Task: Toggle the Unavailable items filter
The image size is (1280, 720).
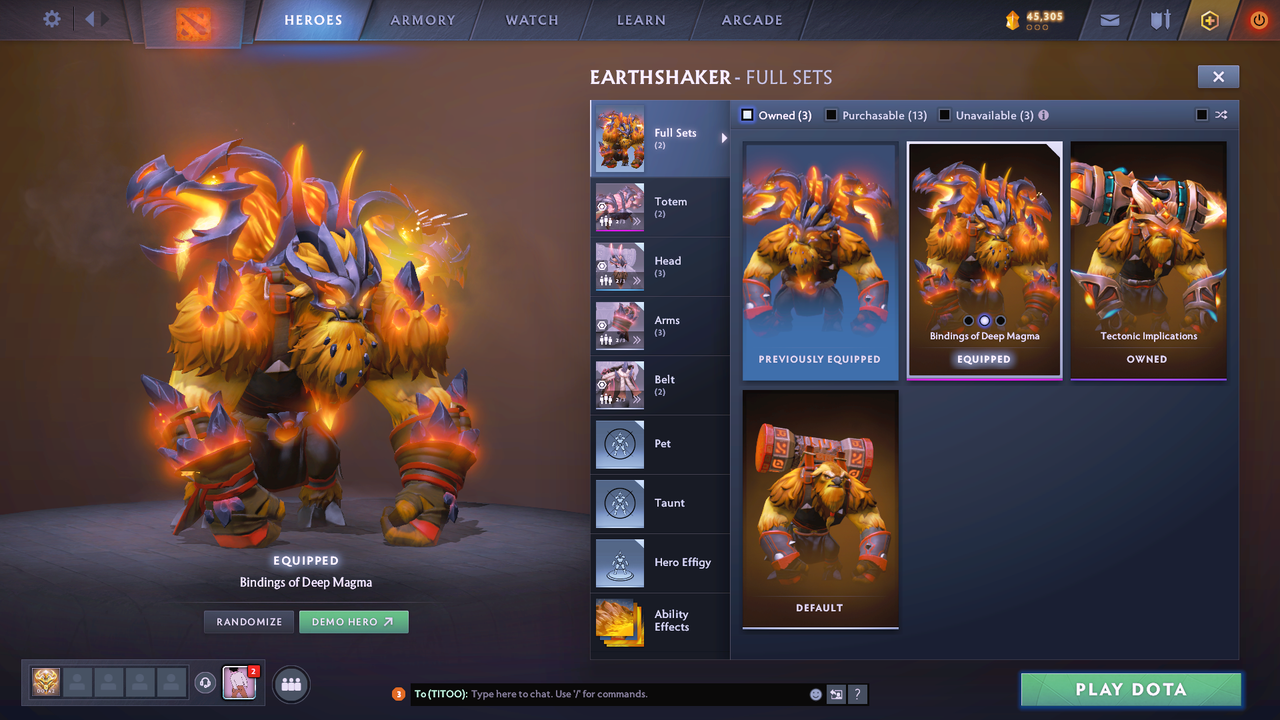Action: (945, 115)
